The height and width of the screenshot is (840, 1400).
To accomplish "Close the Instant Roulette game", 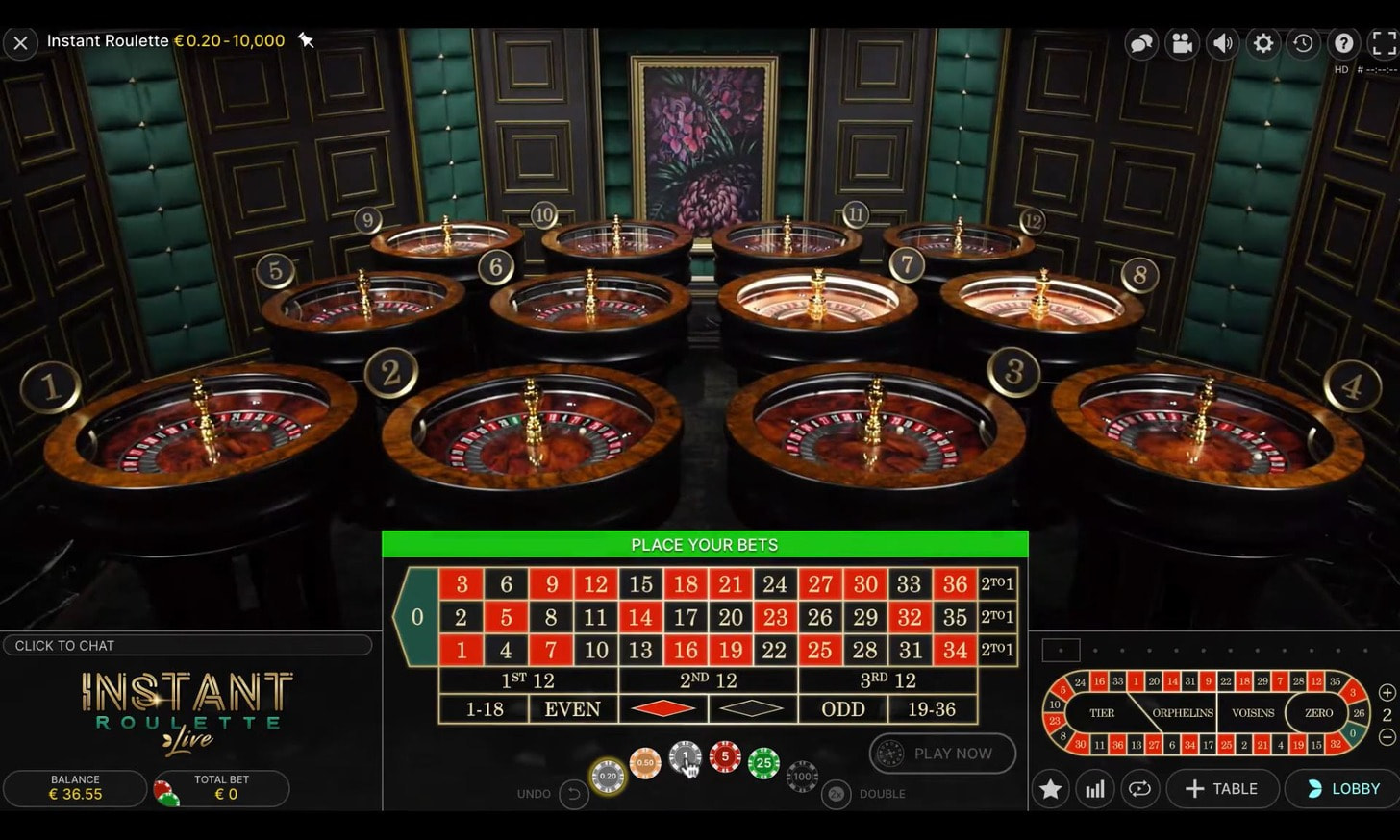I will (x=20, y=42).
